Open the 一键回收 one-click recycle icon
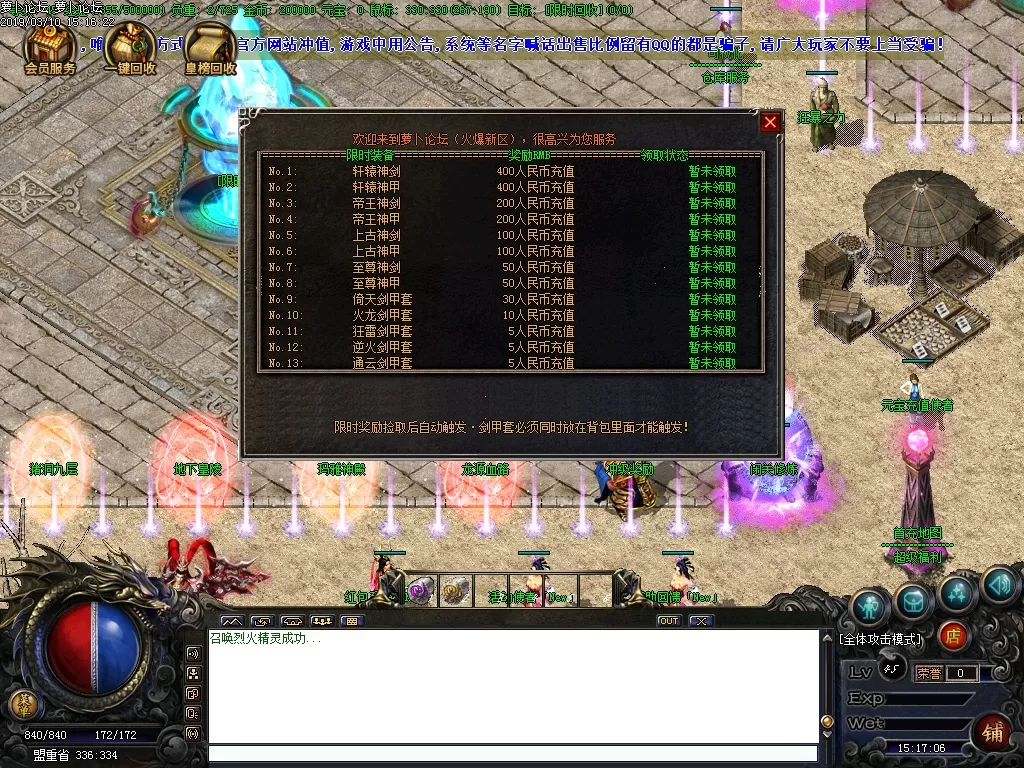Image resolution: width=1024 pixels, height=768 pixels. [x=130, y=50]
